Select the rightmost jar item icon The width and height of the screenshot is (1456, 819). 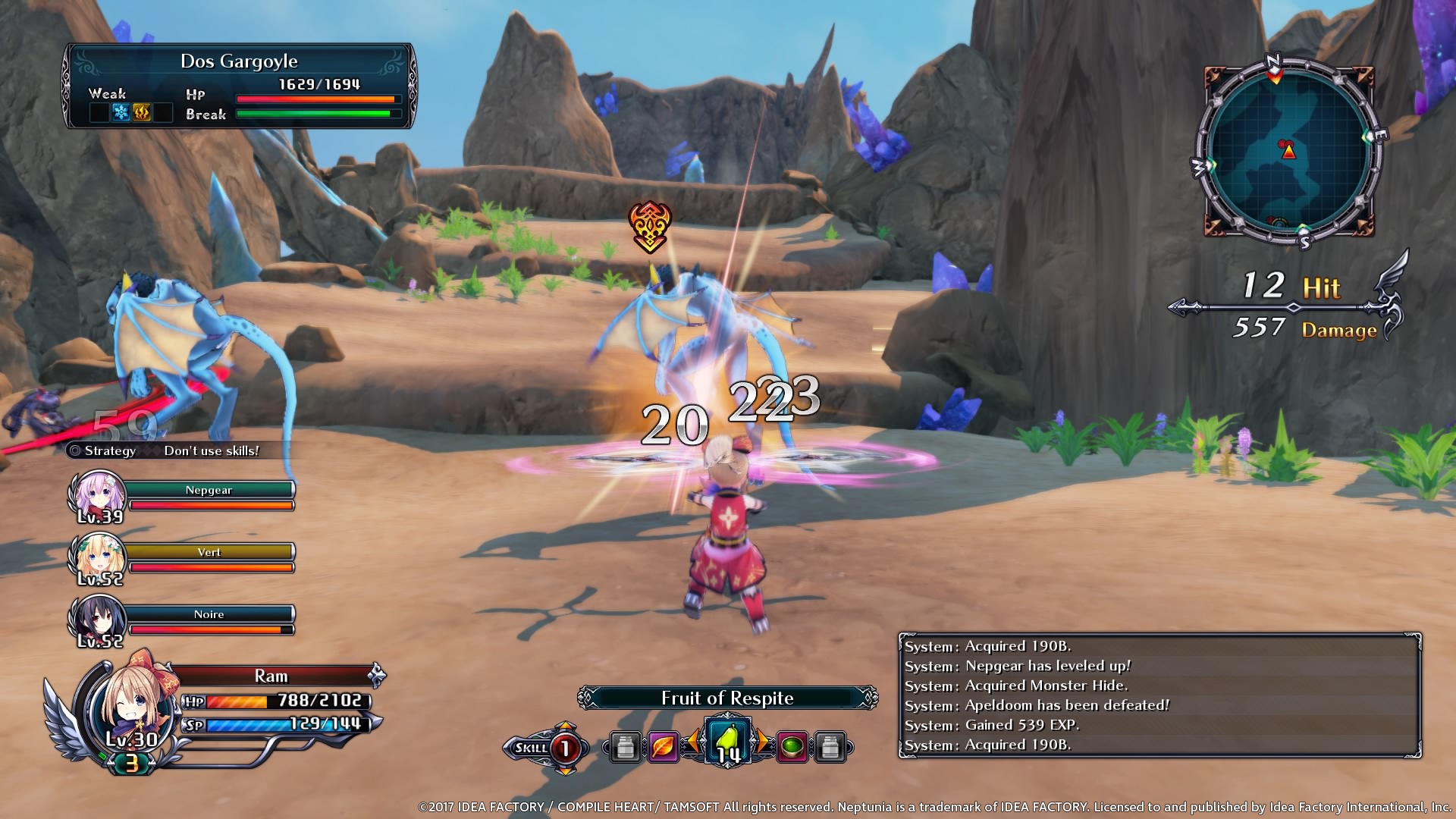pyautogui.click(x=829, y=745)
